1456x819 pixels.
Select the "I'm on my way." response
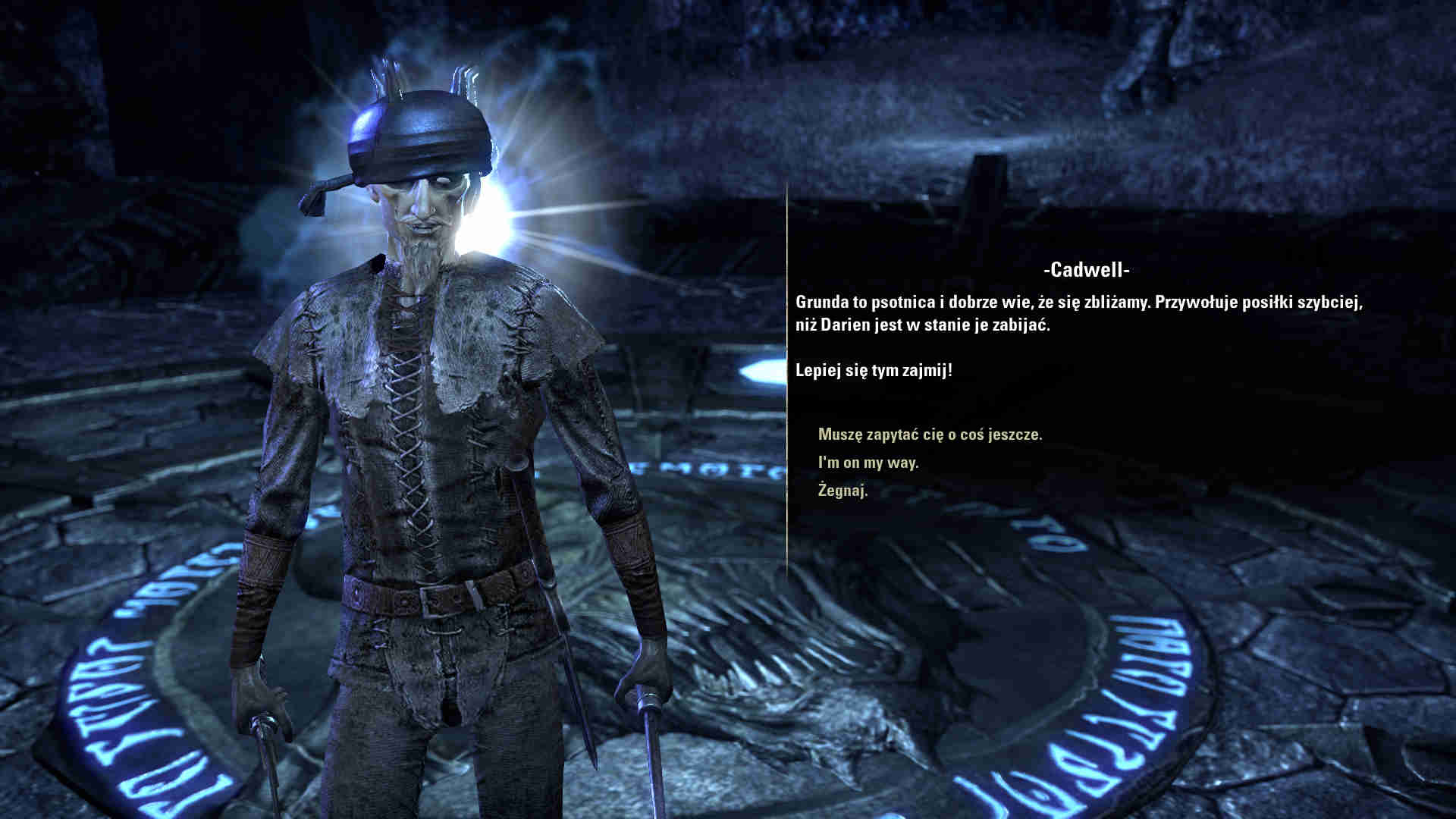(x=868, y=463)
